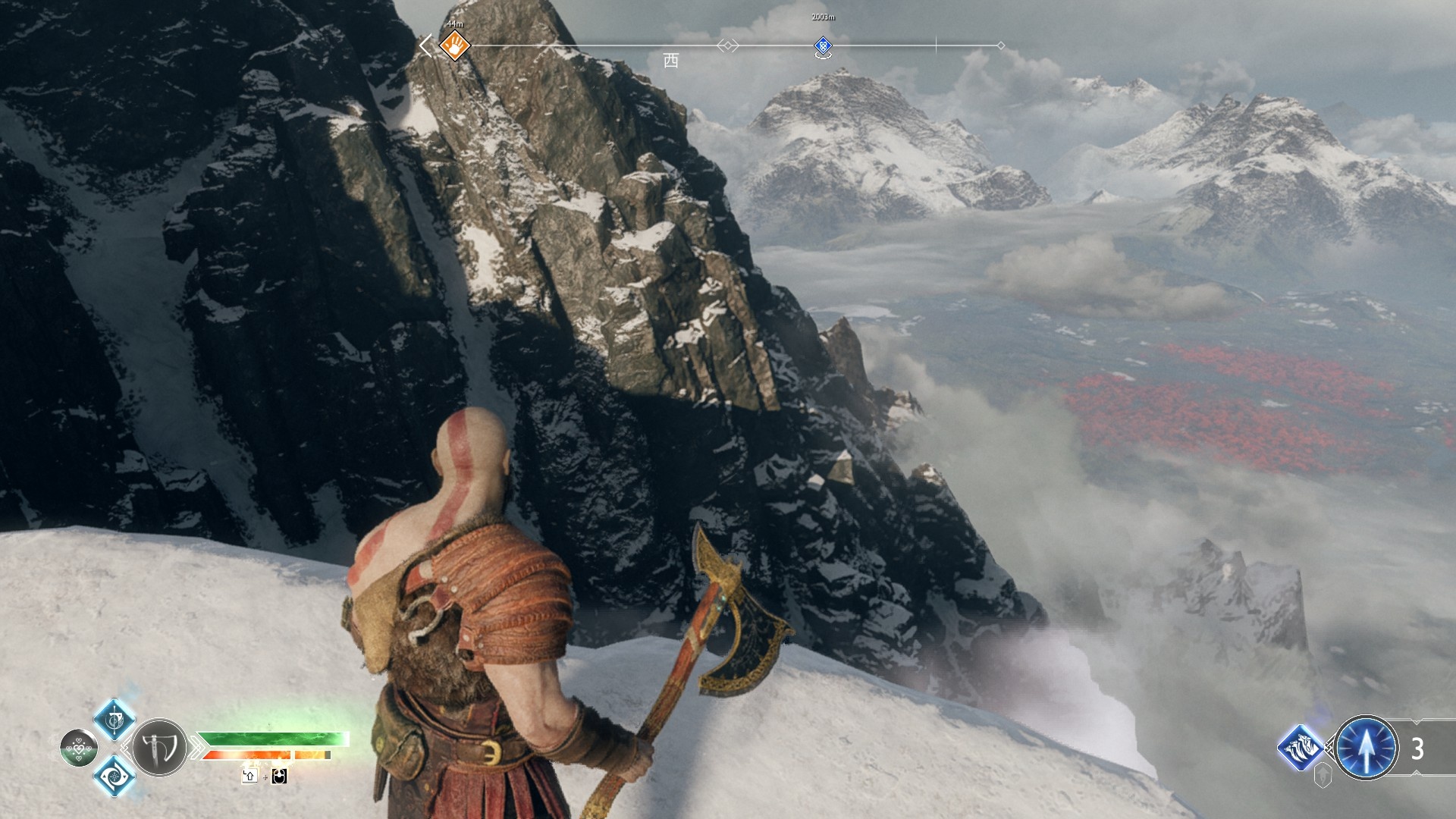Click the faded hexagon arrow icon
This screenshot has width=1456, height=819.
pos(1323,775)
